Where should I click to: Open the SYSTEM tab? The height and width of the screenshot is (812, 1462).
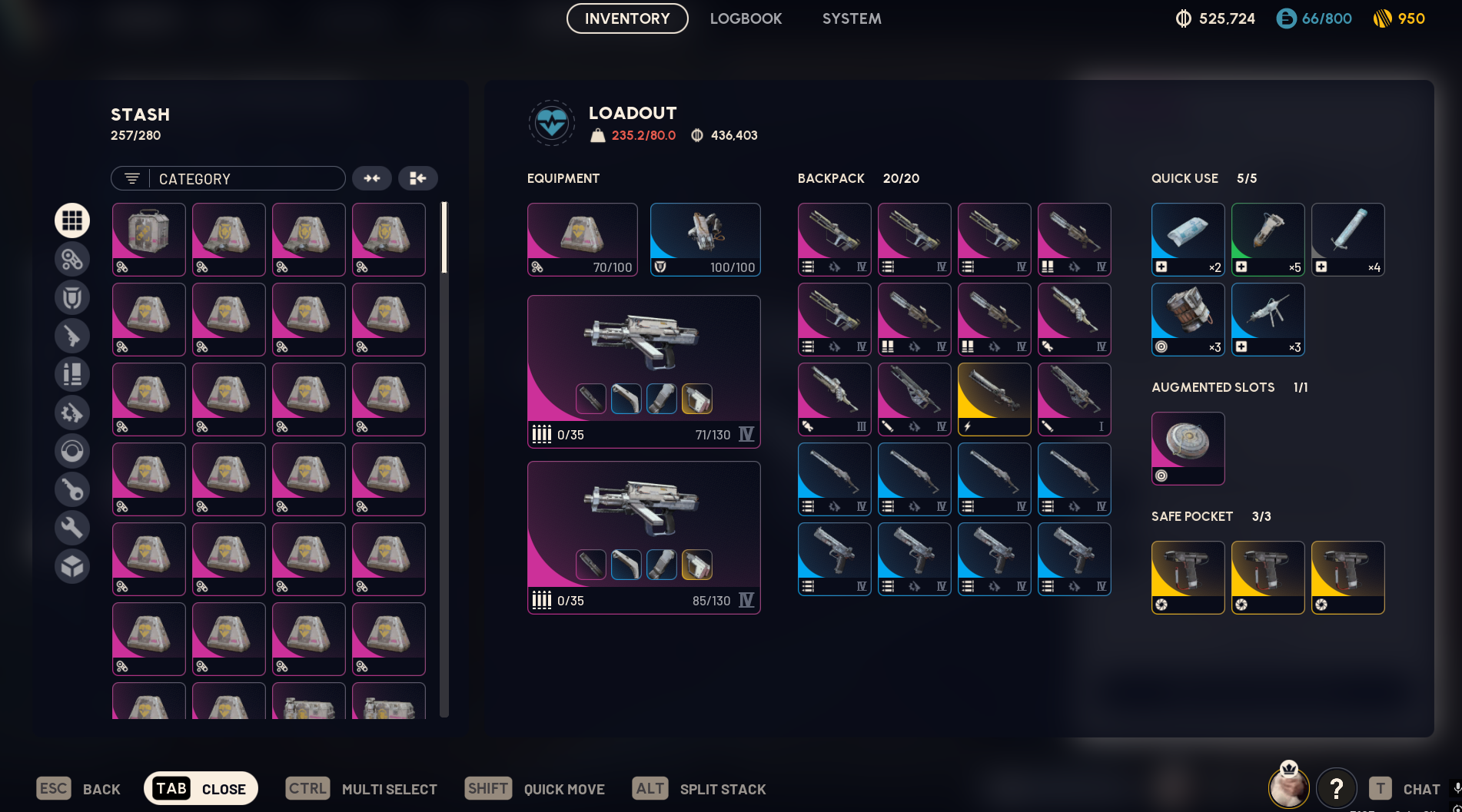(852, 18)
